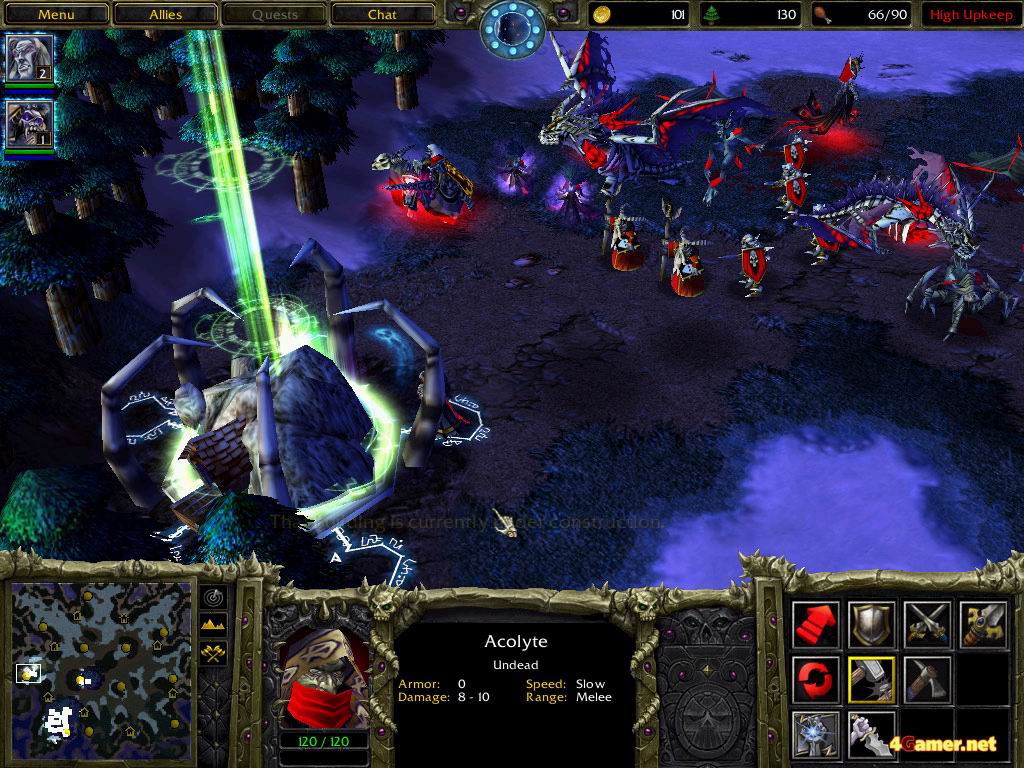1024x768 pixels.
Task: Open the Chat menu
Action: [382, 15]
